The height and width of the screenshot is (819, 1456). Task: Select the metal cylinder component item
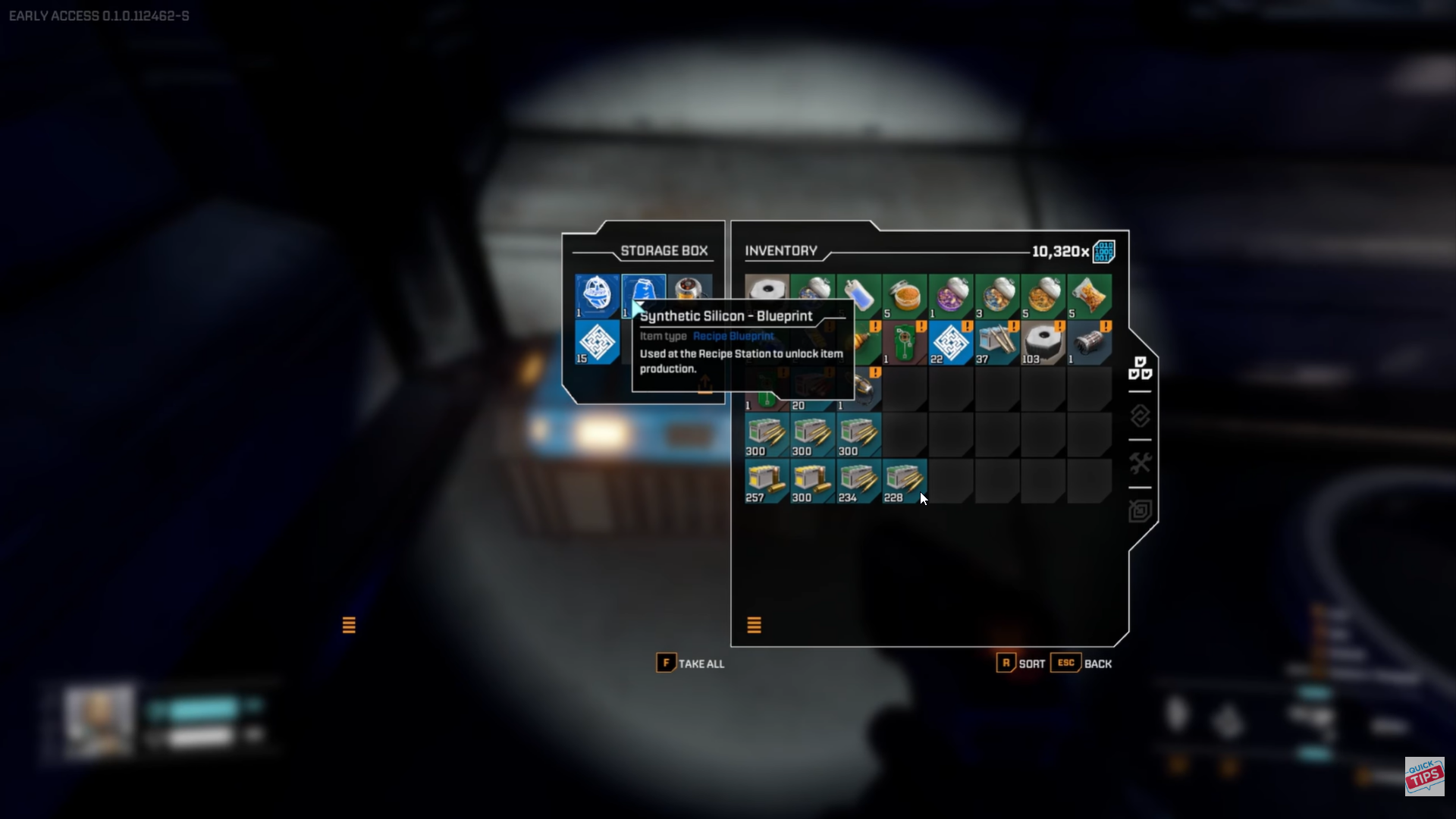1090,343
